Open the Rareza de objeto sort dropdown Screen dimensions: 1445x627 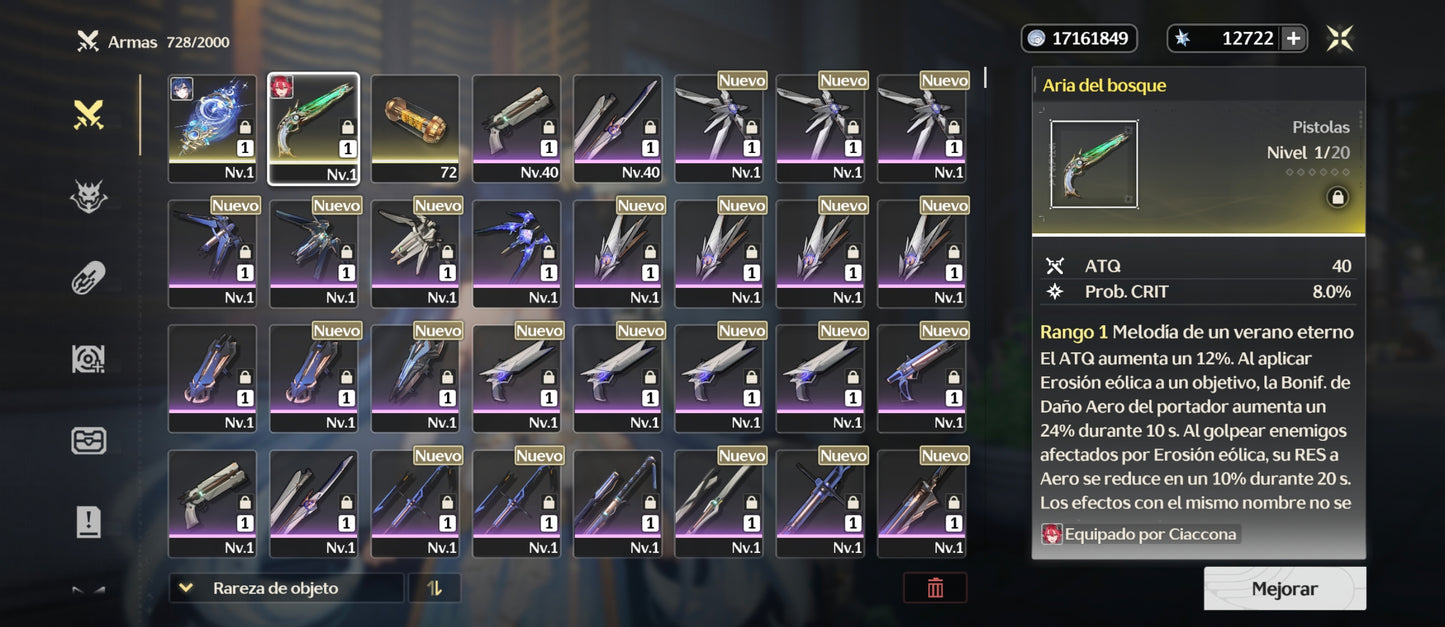286,588
